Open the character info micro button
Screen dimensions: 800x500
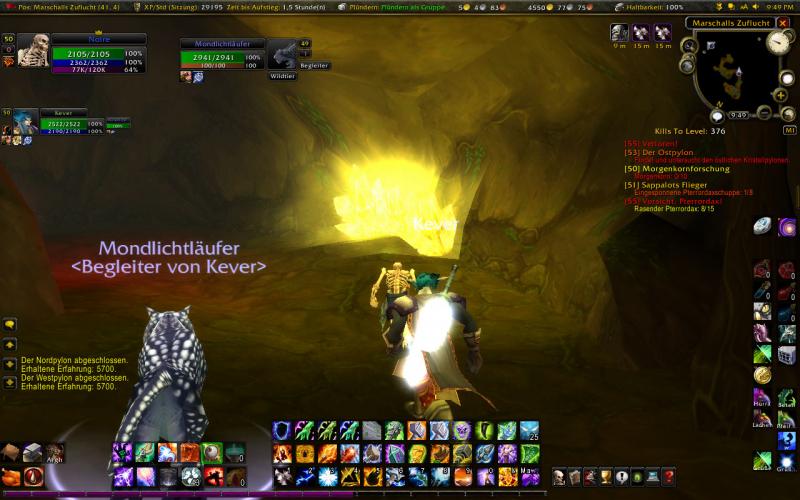click(560, 476)
